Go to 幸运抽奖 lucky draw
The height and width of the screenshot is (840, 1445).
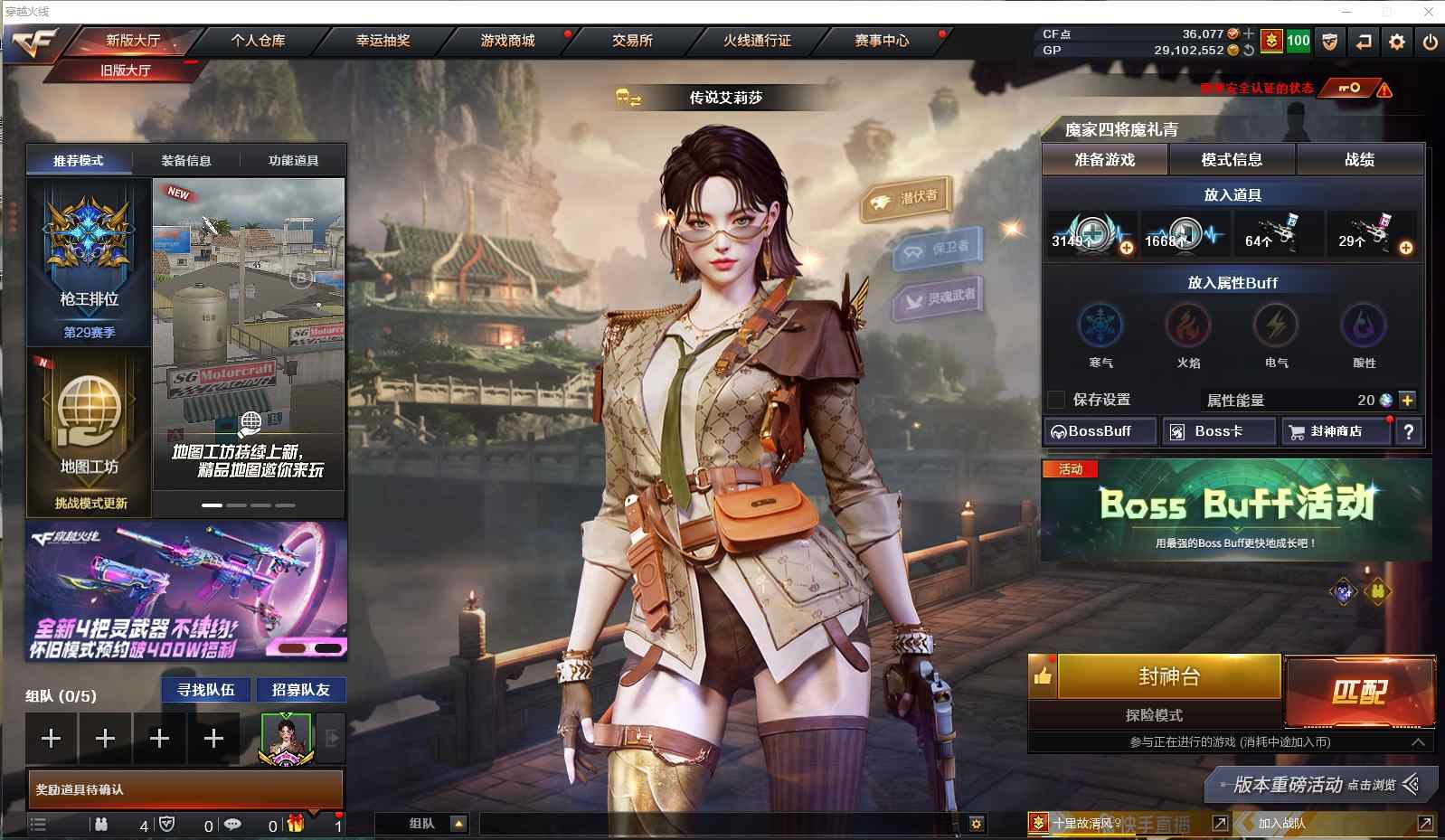[x=382, y=41]
